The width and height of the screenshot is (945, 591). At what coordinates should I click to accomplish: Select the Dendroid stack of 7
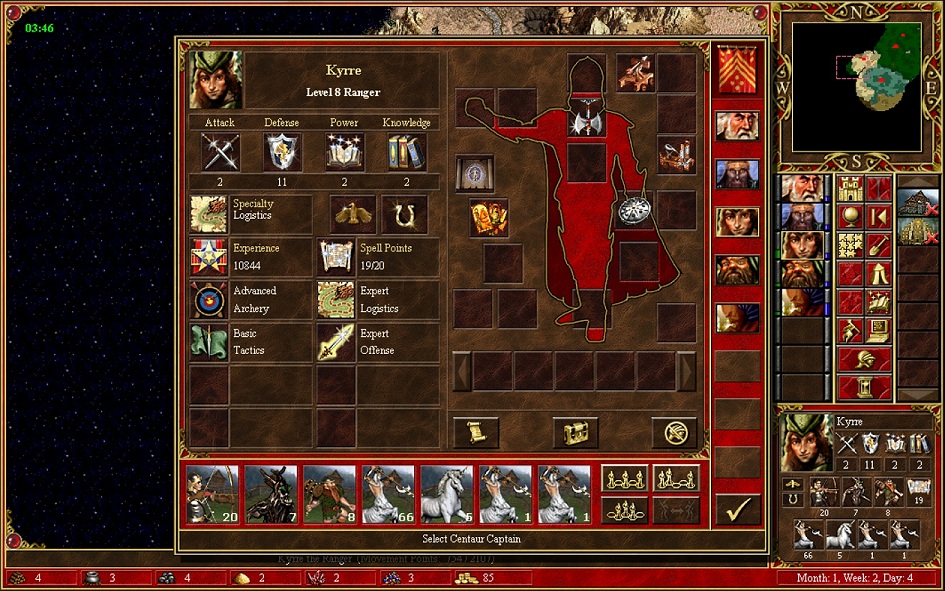click(271, 494)
